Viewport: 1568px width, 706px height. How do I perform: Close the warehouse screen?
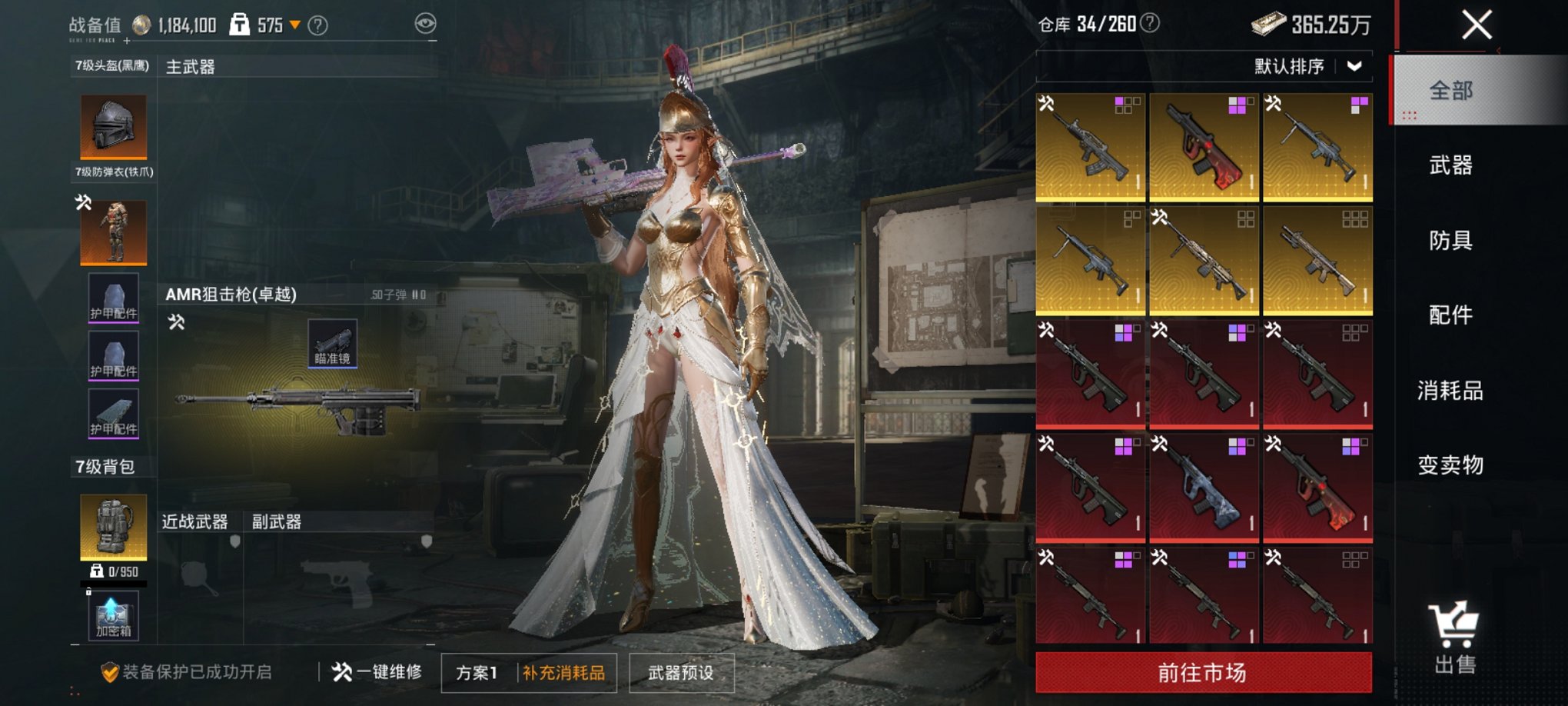tap(1477, 25)
